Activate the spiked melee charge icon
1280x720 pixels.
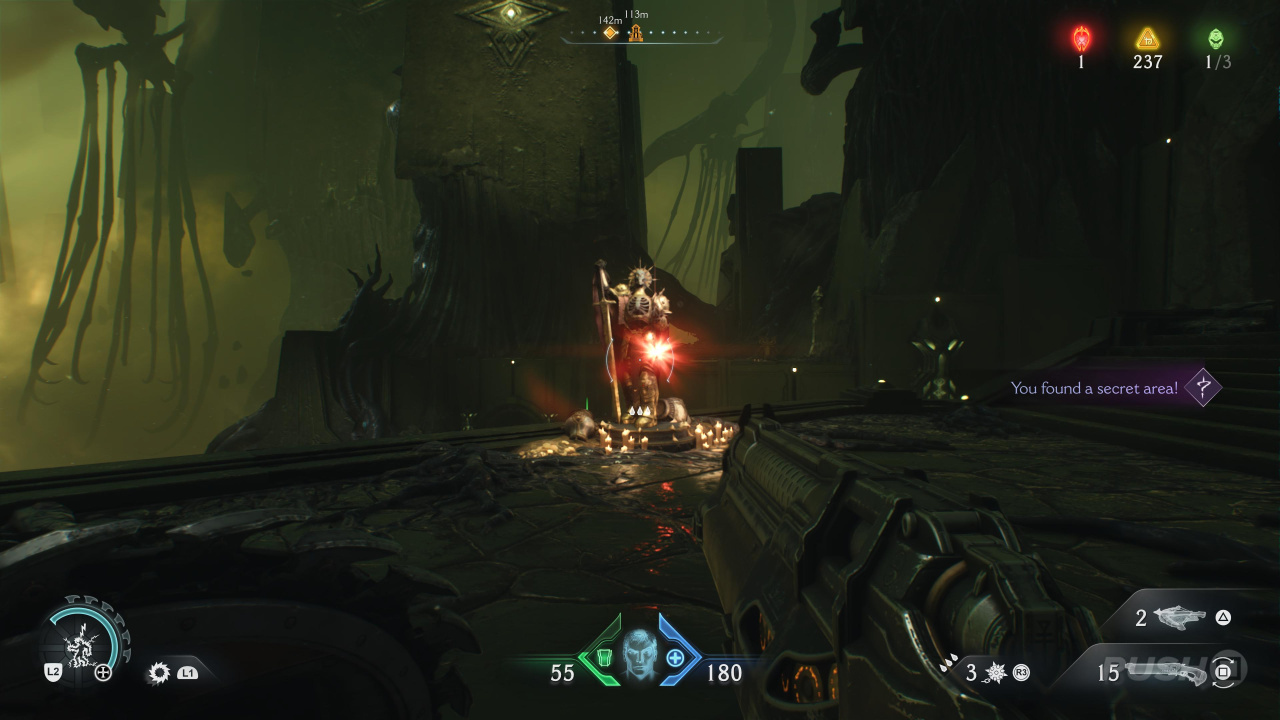(994, 673)
